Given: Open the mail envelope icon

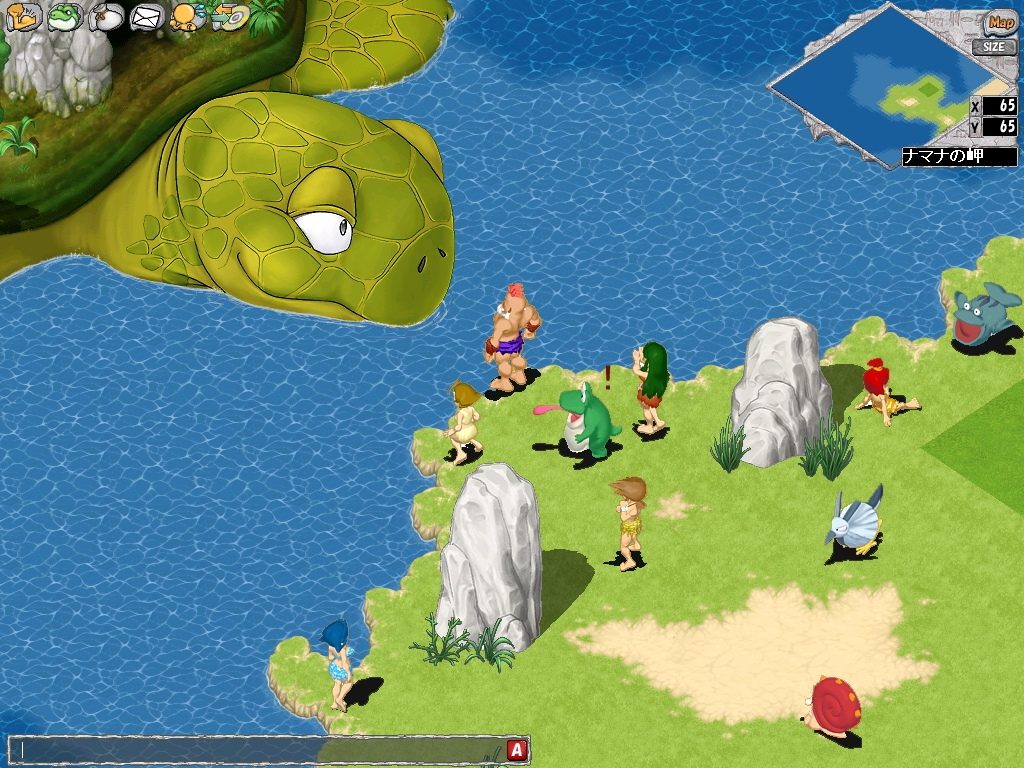Looking at the screenshot, I should tap(147, 17).
